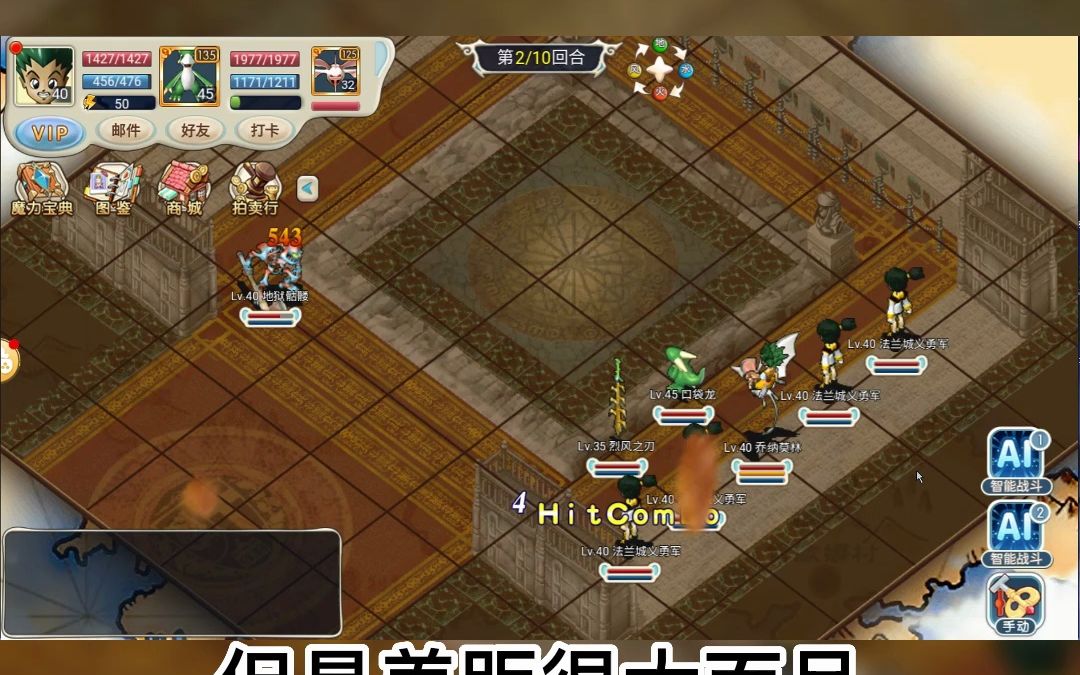1080x675 pixels.
Task: Switch to 手动 manual combat
Action: click(1015, 603)
